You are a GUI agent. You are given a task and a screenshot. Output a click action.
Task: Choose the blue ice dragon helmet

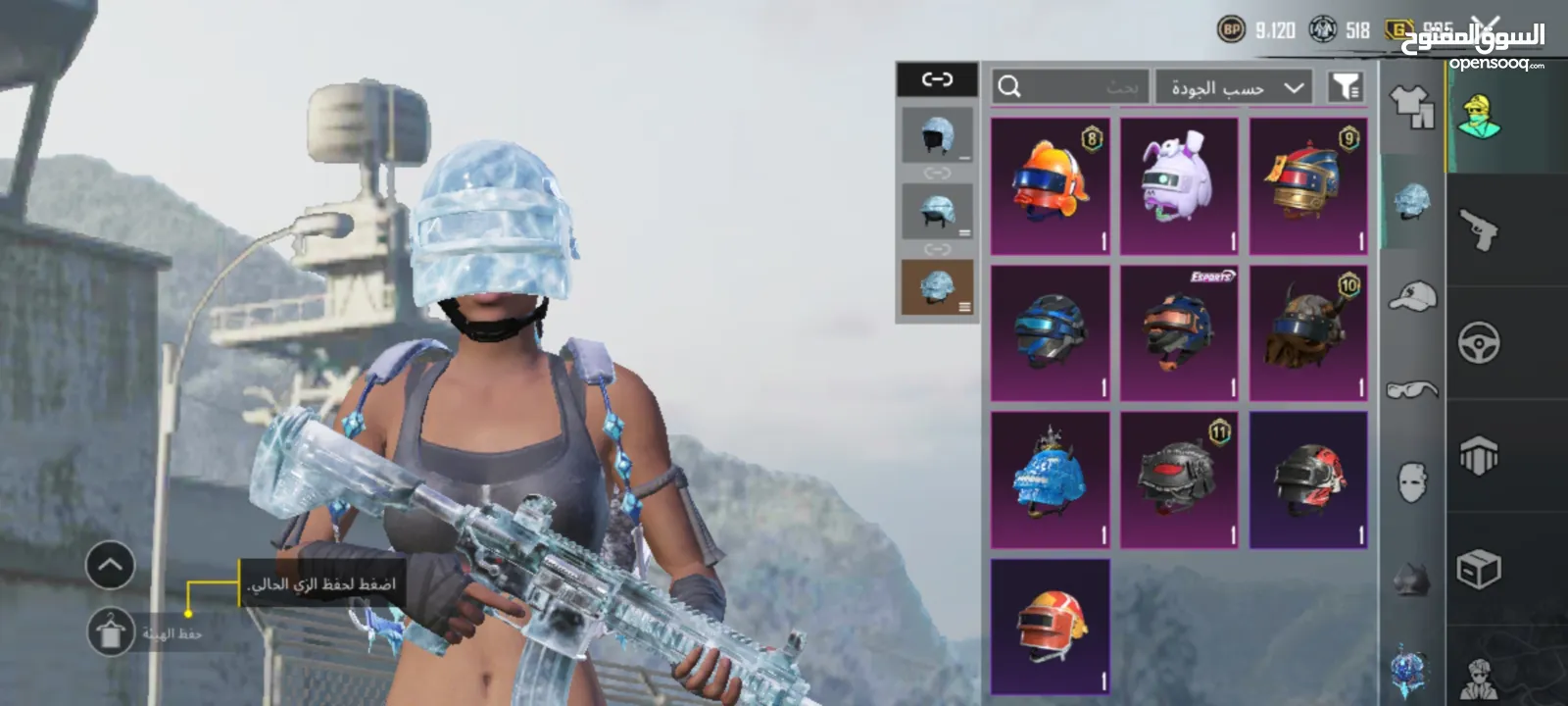(1050, 480)
